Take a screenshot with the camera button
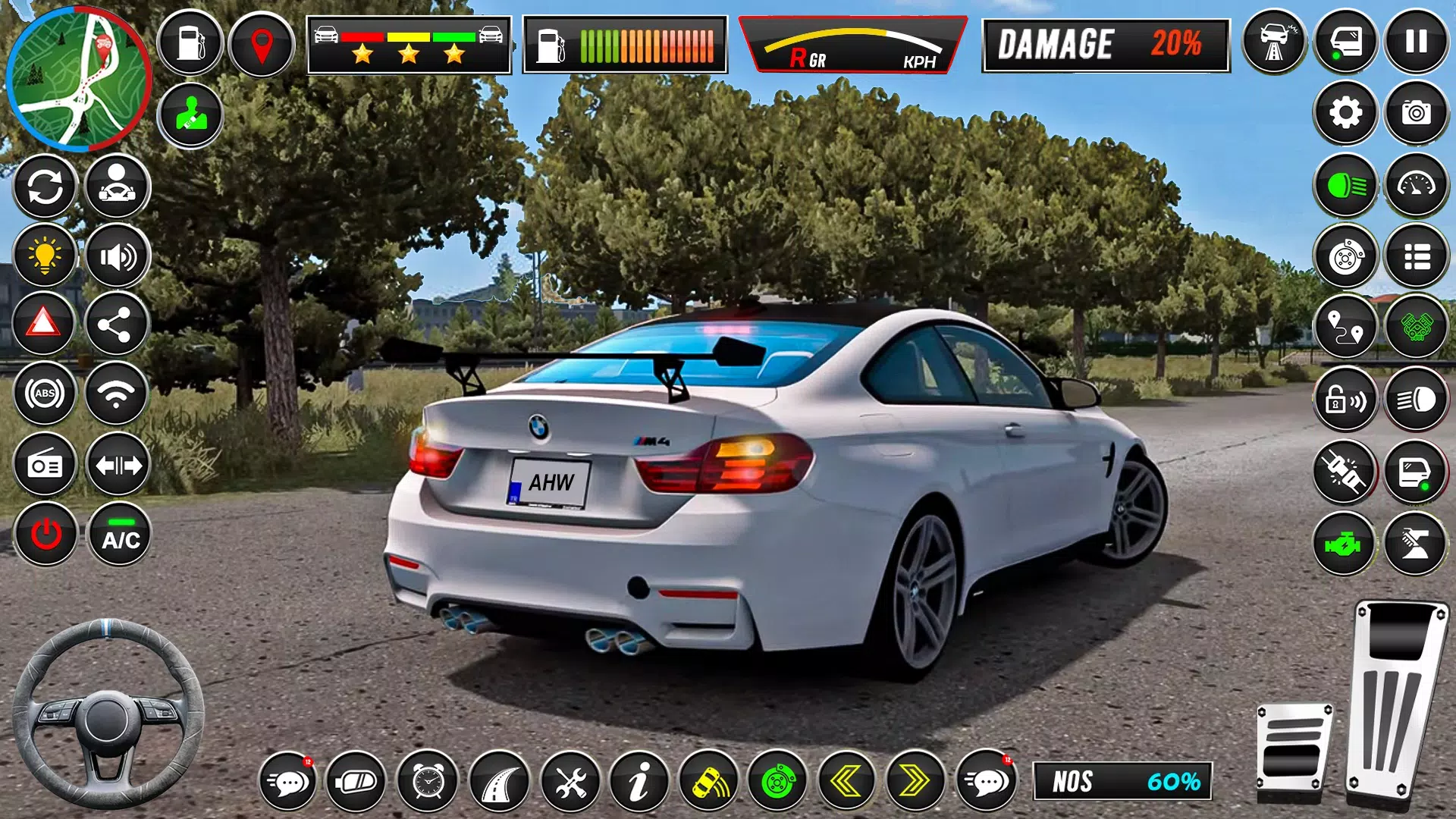 tap(1416, 113)
